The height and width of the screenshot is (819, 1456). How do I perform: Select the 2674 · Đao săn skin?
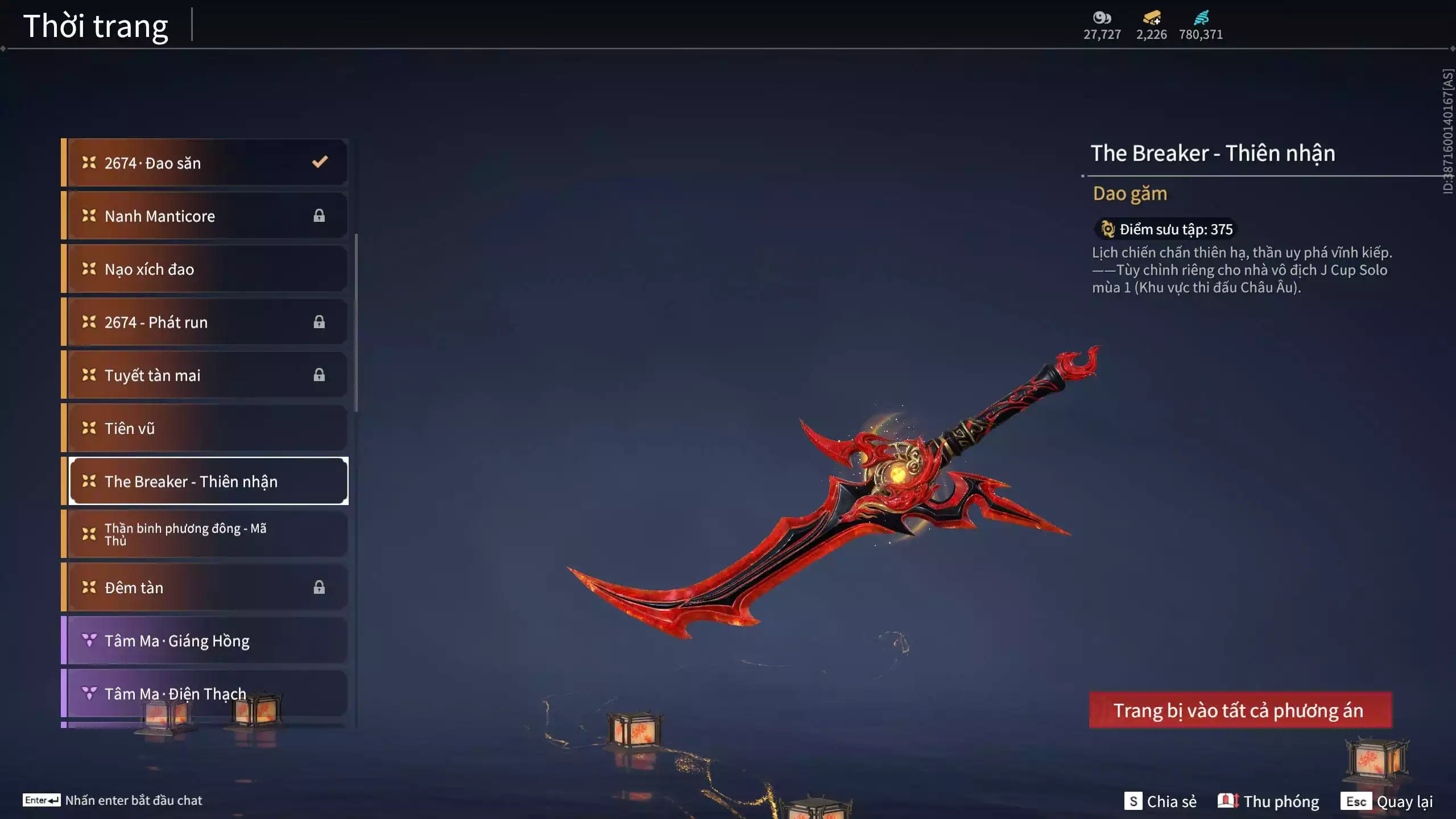205,163
